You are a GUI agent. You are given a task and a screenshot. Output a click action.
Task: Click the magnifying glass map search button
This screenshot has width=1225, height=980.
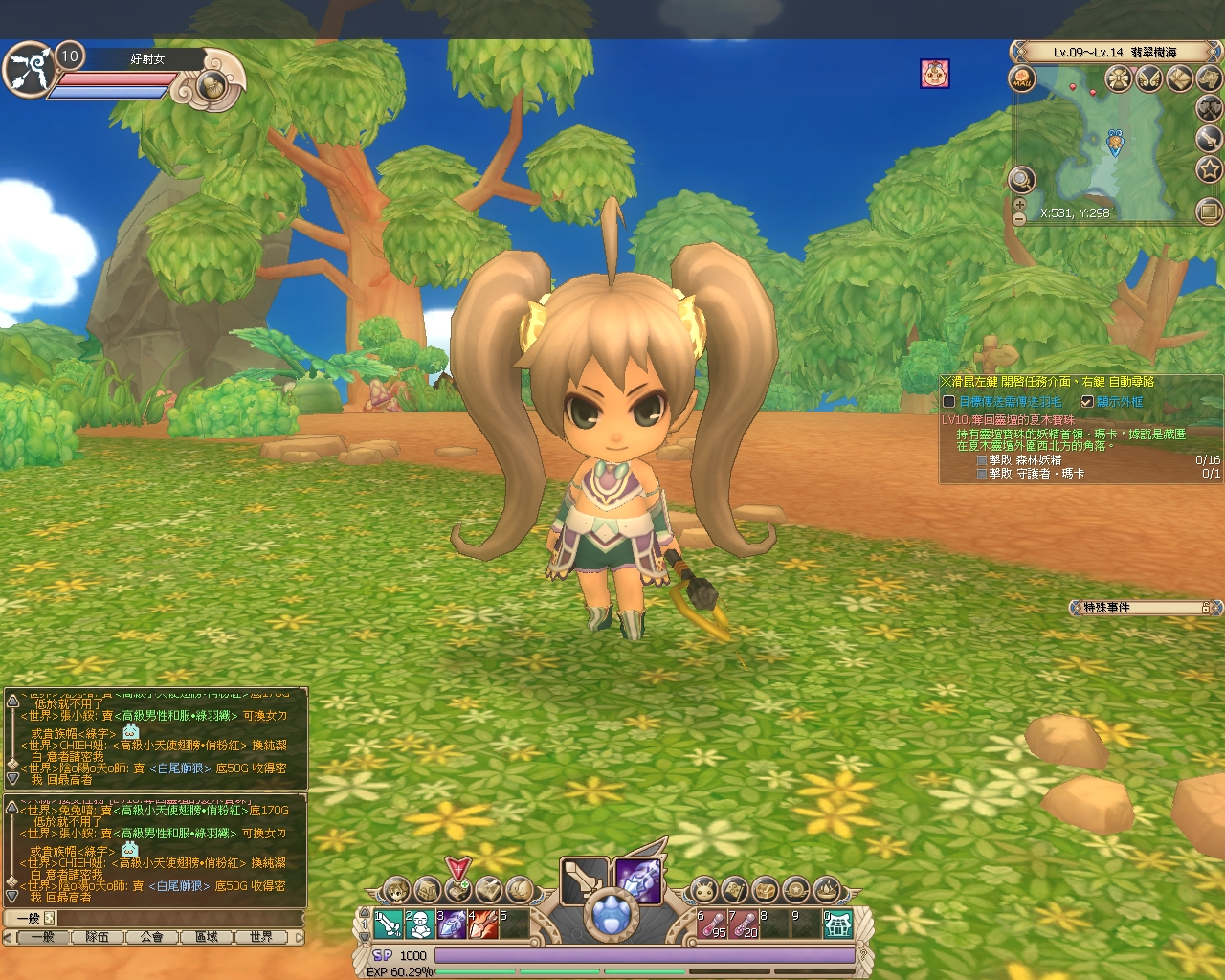(x=1021, y=178)
